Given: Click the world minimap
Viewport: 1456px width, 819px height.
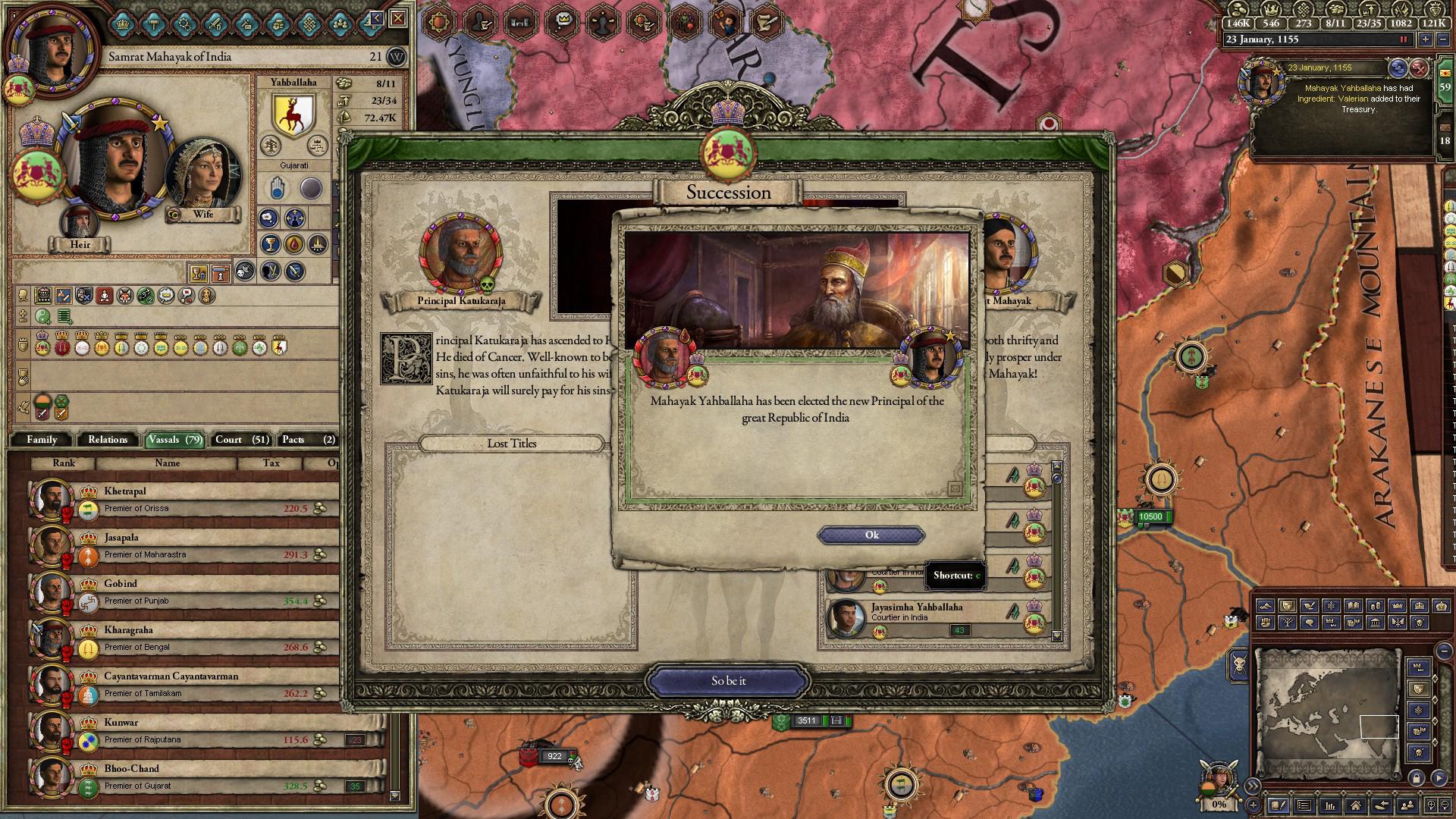Looking at the screenshot, I should [1327, 713].
